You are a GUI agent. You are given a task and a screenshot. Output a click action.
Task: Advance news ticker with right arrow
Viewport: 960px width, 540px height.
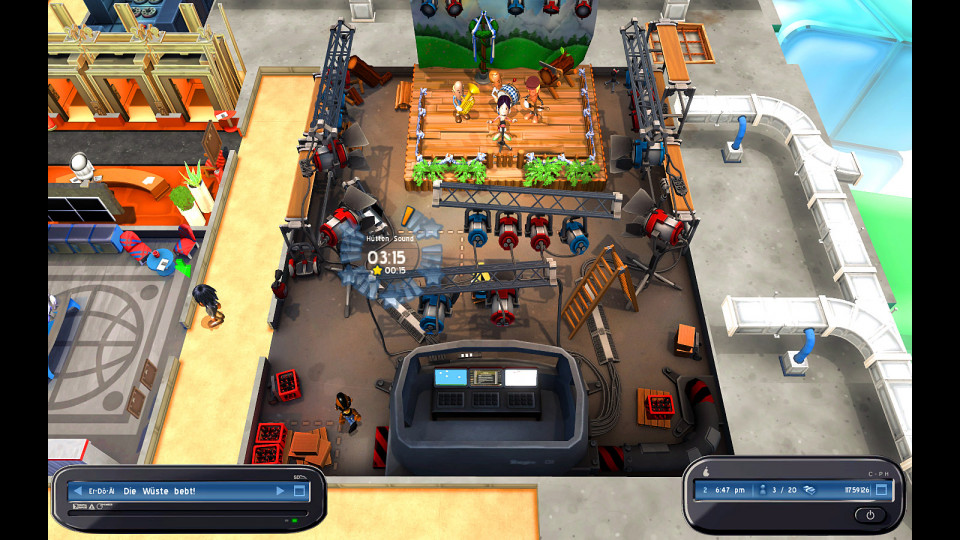point(280,491)
